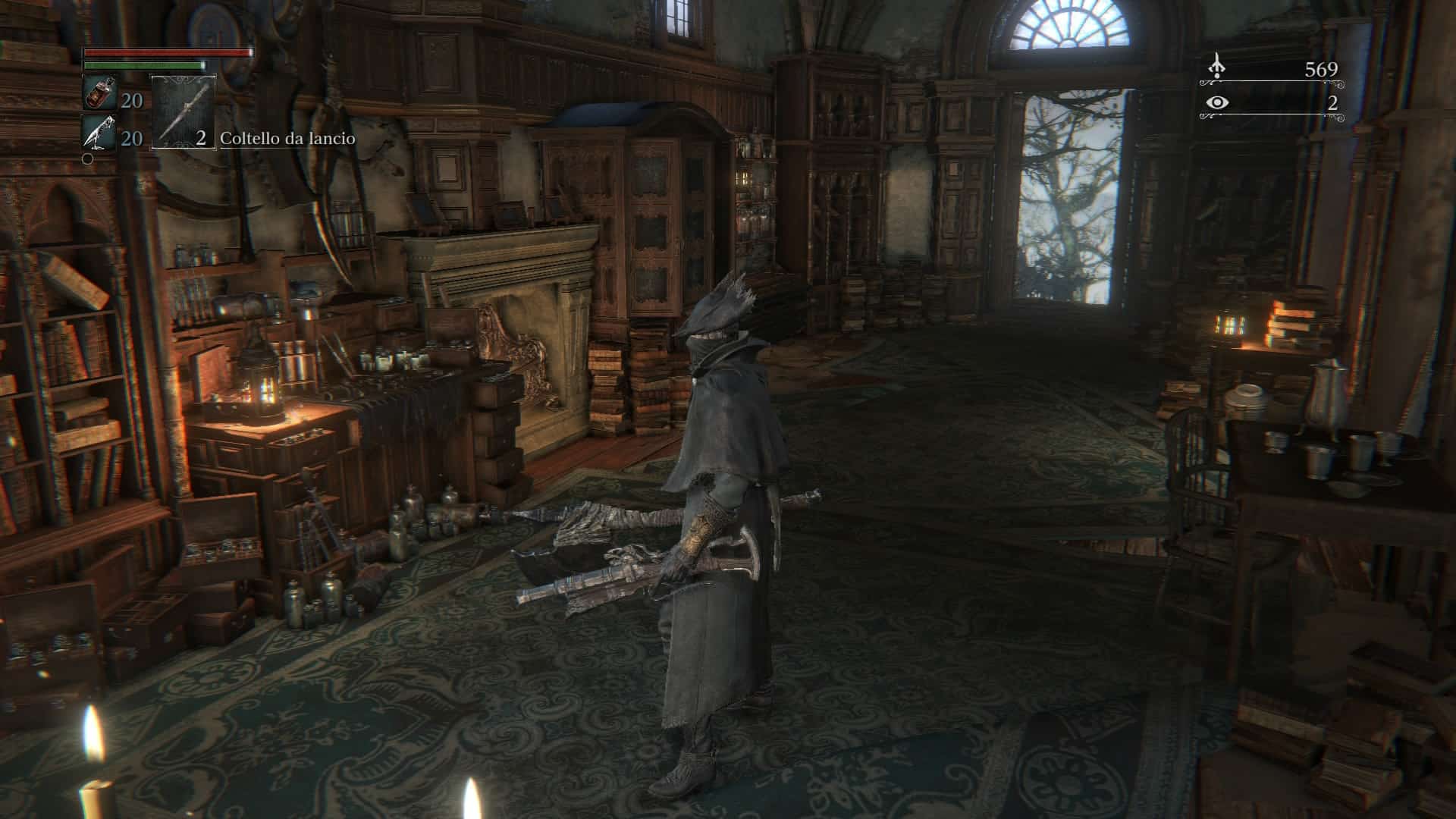Click the Insight eye icon
This screenshot has height=819, width=1456.
pyautogui.click(x=1217, y=102)
